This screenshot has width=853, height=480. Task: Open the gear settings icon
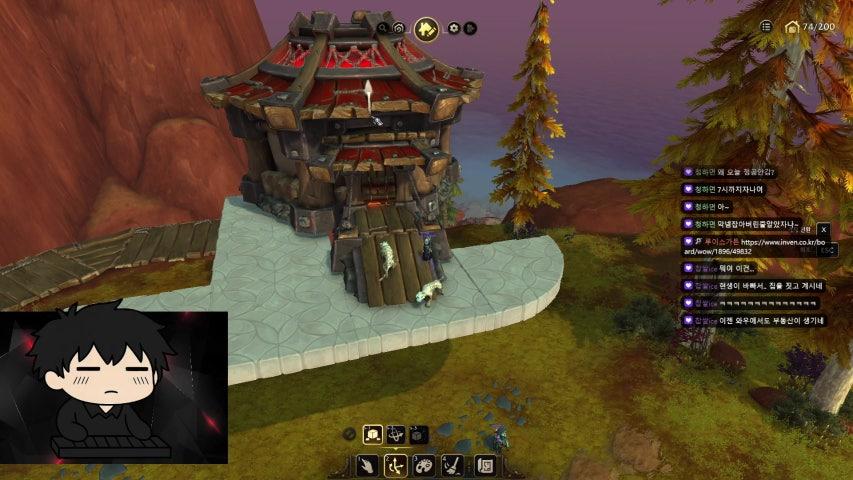[x=453, y=28]
